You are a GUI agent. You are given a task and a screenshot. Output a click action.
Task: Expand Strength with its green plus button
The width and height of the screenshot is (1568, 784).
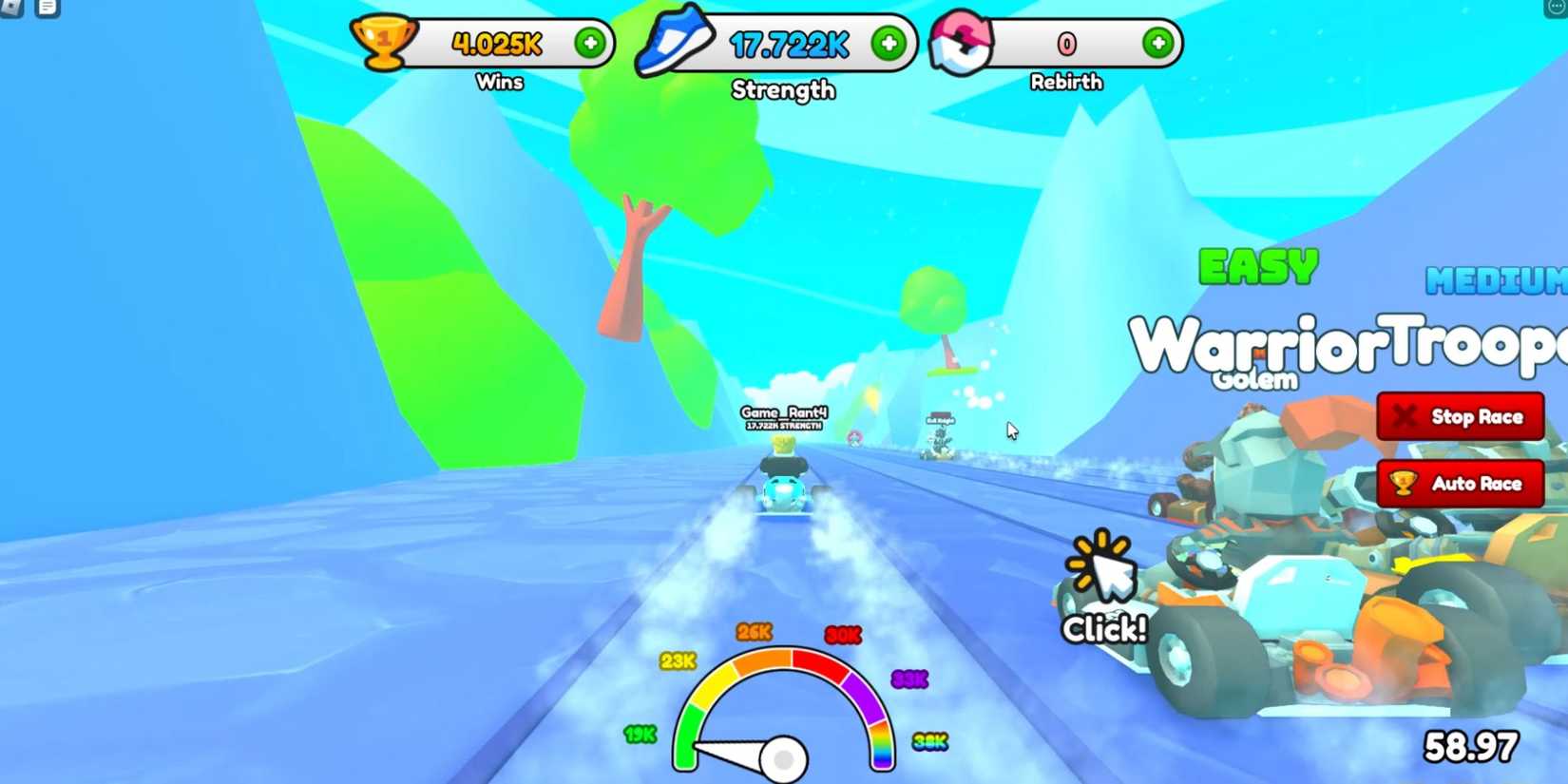tap(888, 40)
